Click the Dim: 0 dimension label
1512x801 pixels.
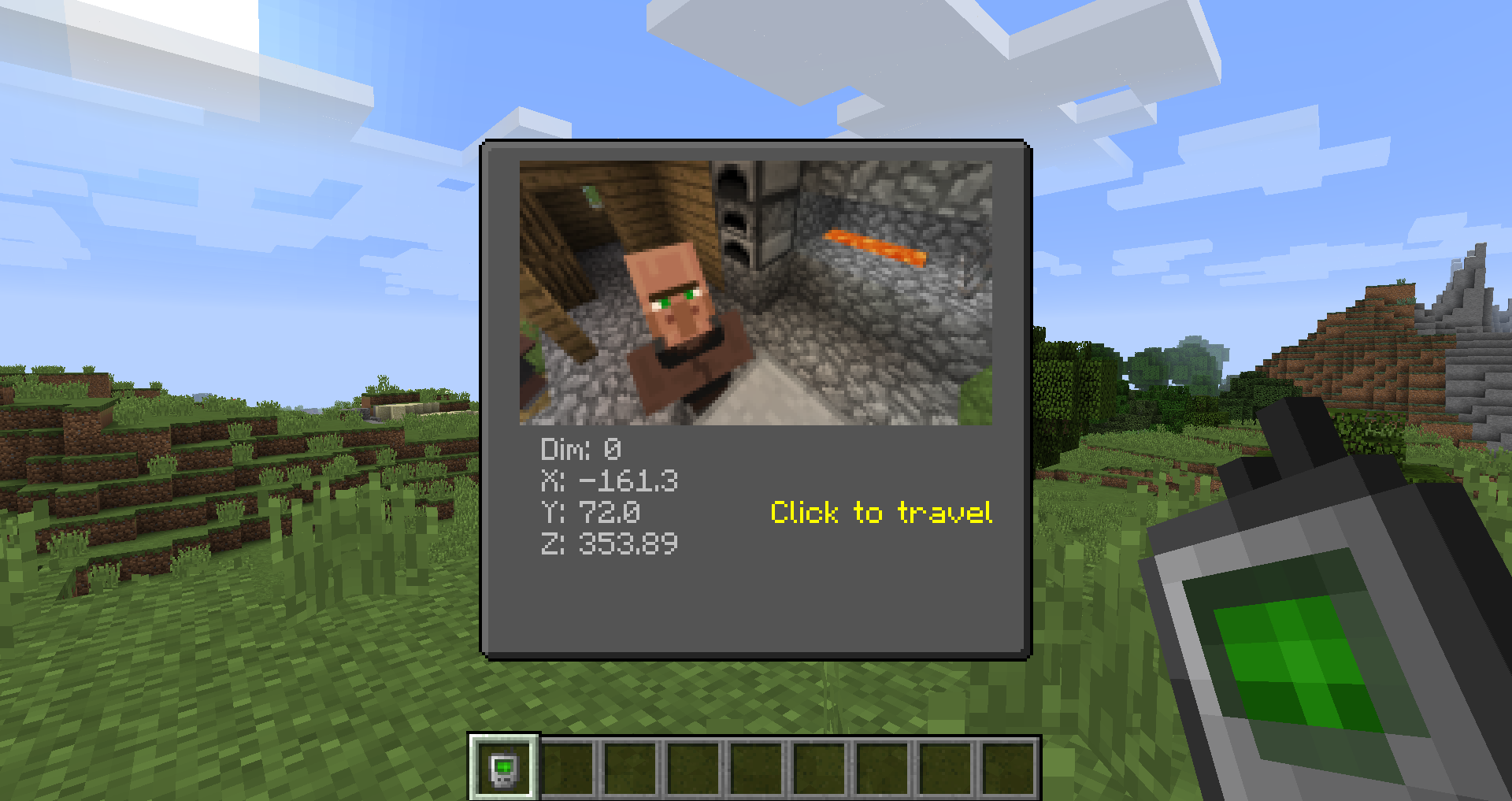(580, 449)
